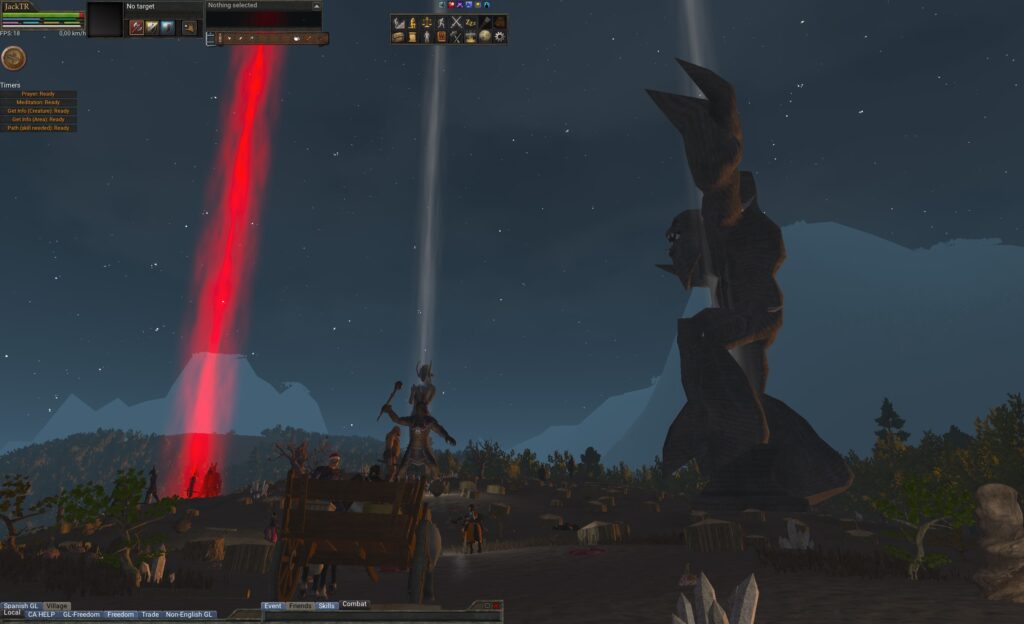The image size is (1024, 624).
Task: View the Skills tab
Action: point(327,606)
